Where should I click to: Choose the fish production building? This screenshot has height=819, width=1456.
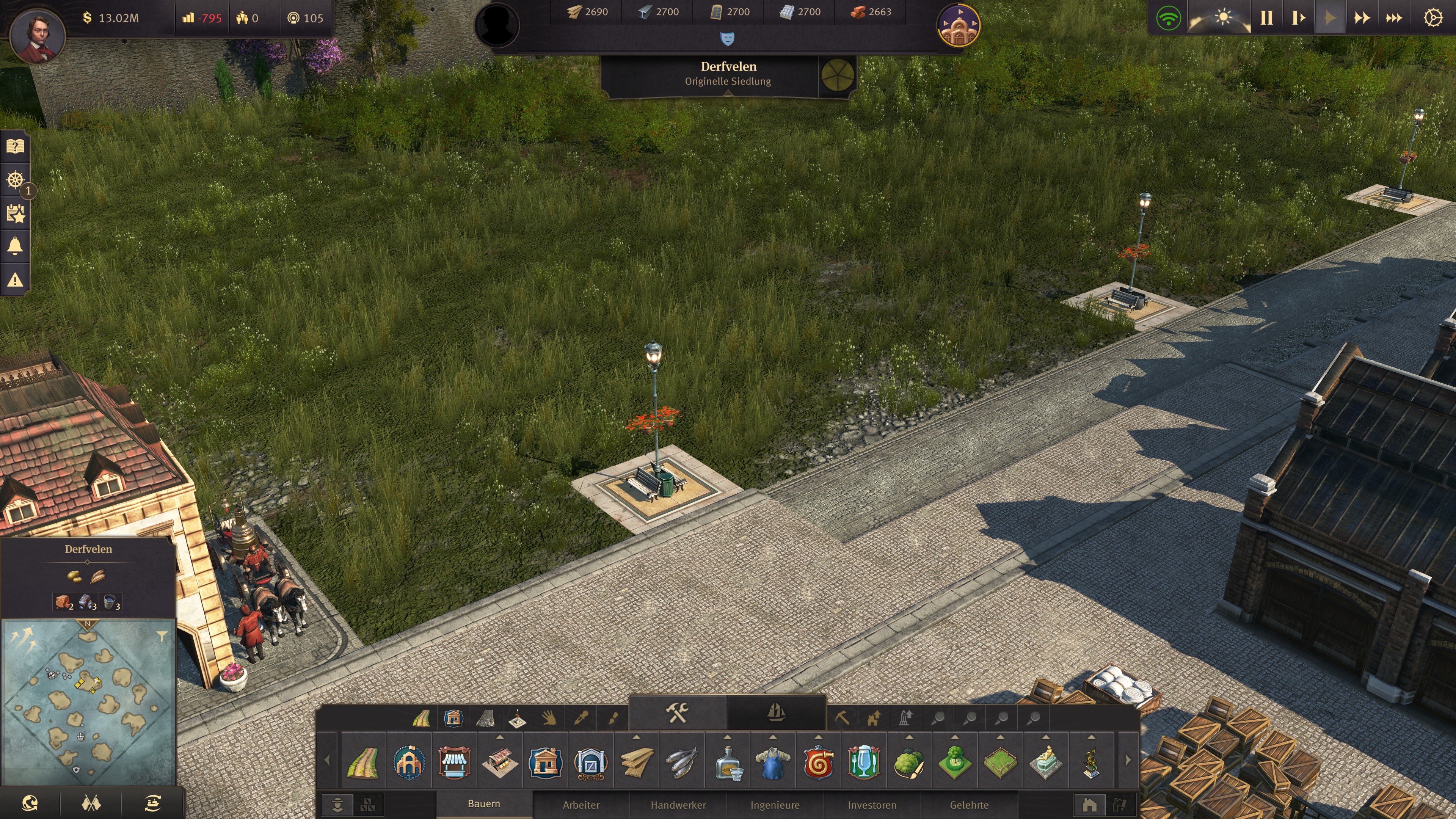(682, 762)
